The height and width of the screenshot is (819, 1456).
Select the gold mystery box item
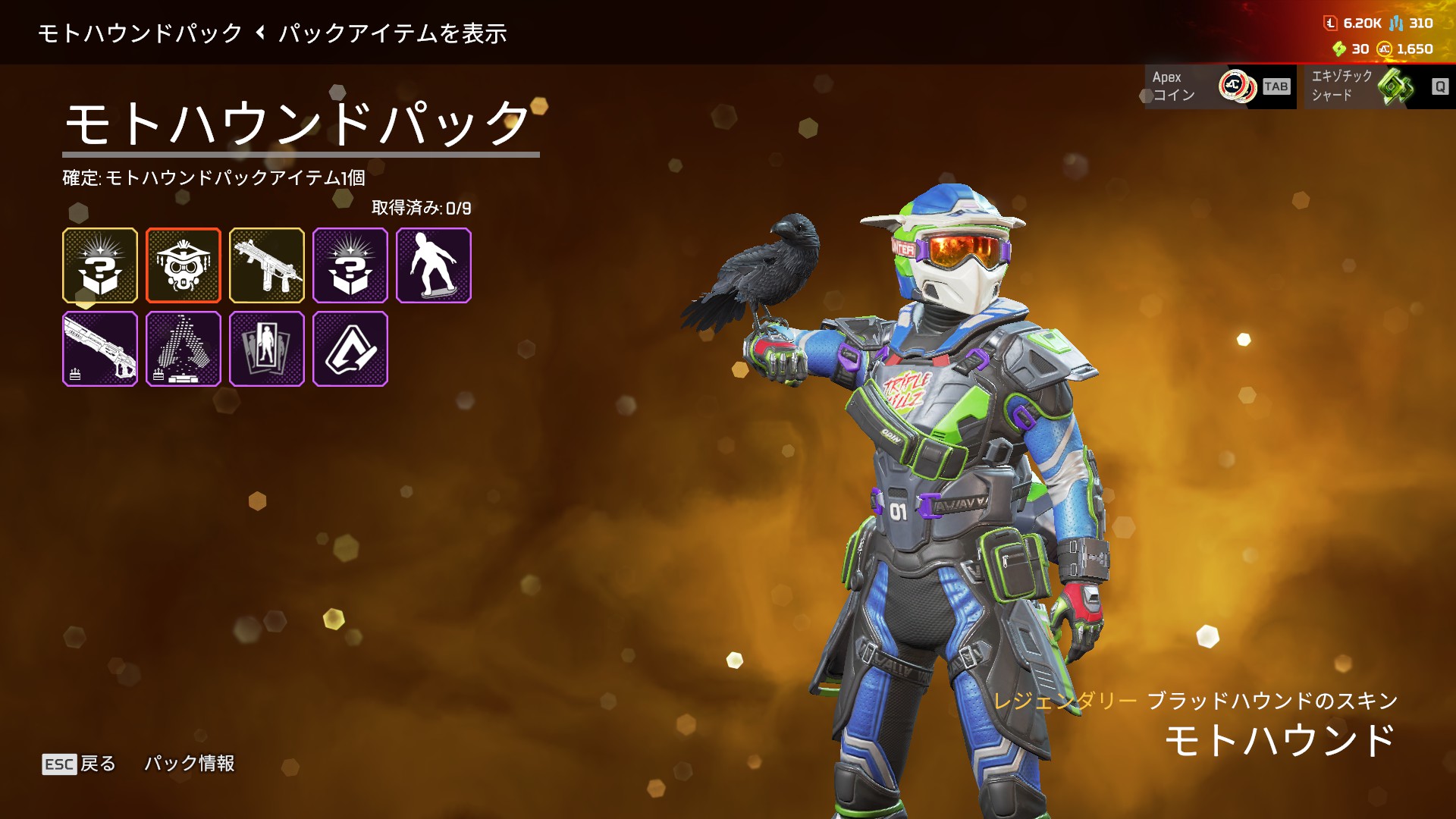point(100,265)
